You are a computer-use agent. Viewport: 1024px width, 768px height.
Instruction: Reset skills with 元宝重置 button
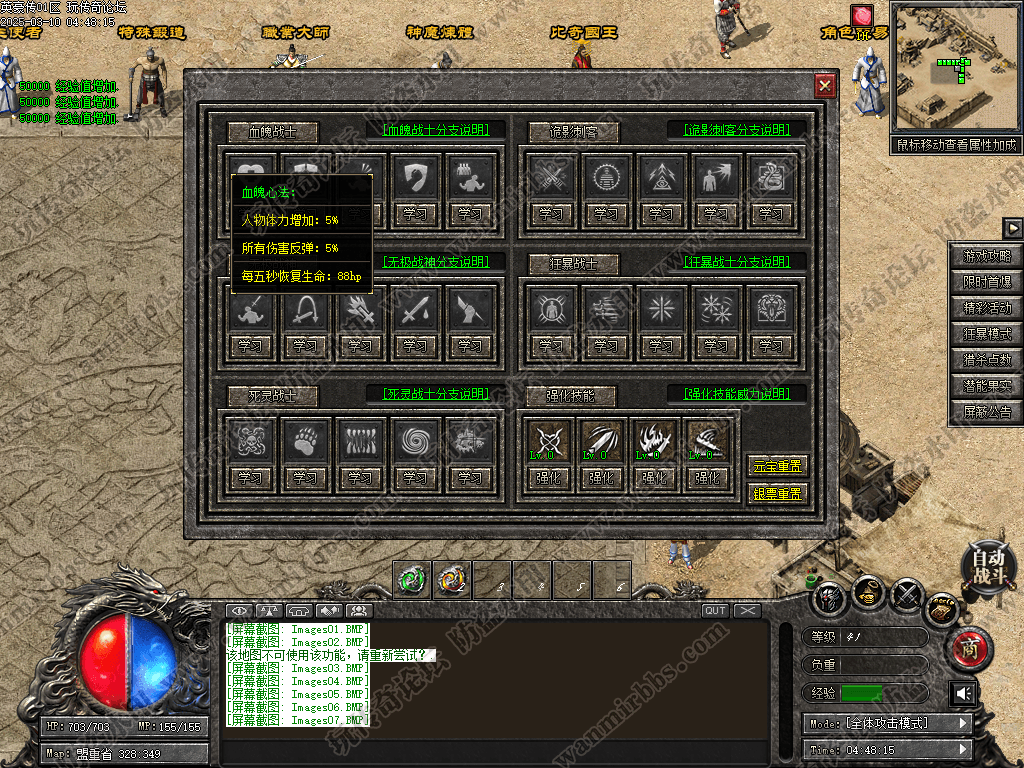tap(776, 466)
